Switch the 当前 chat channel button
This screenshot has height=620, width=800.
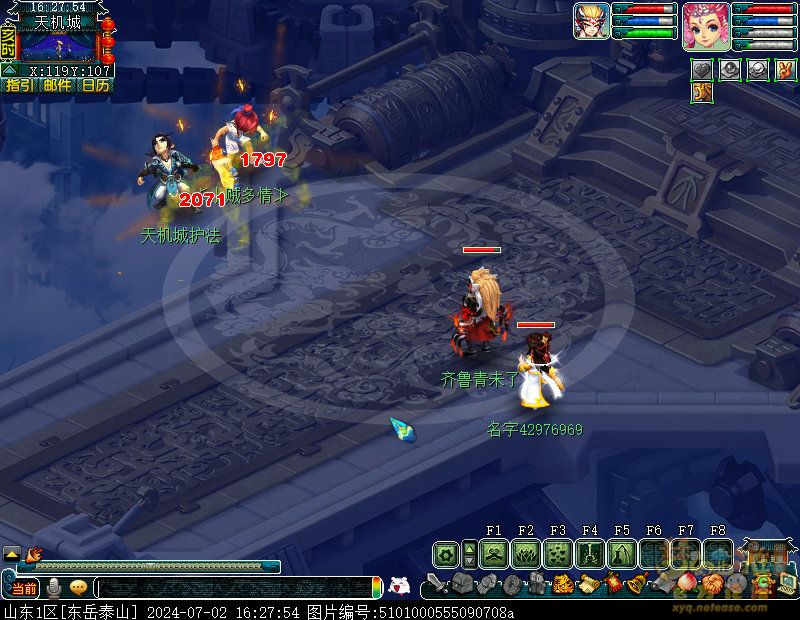coord(24,588)
